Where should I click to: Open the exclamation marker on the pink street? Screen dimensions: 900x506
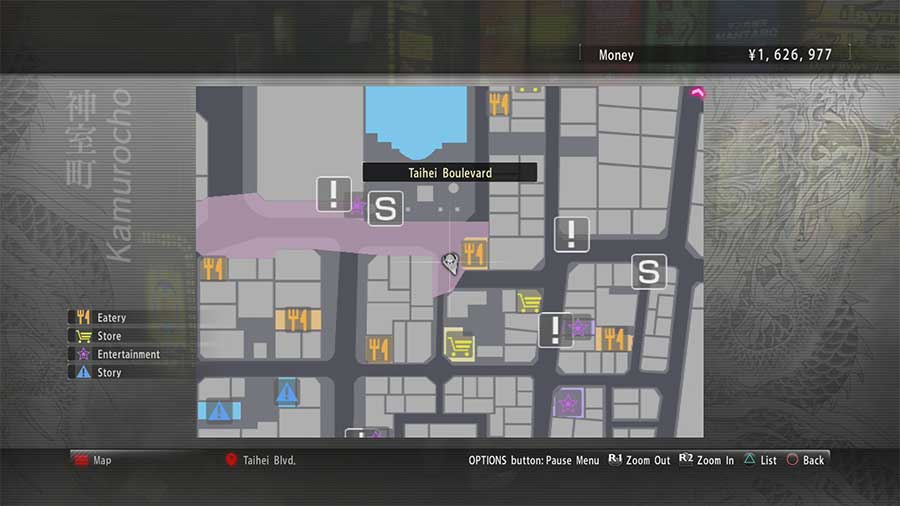click(333, 194)
